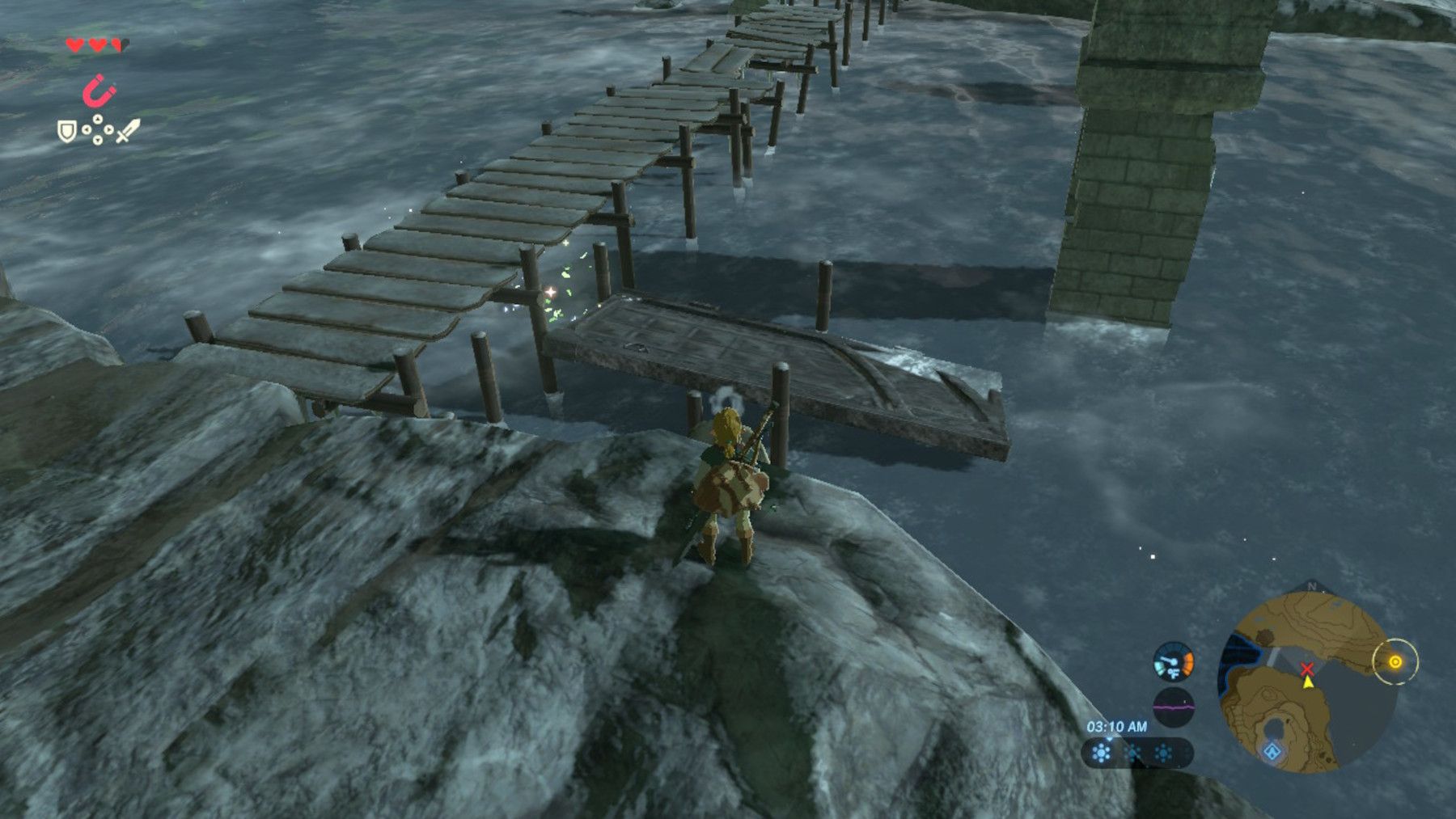The width and height of the screenshot is (1456, 819).
Task: Click the shield icon in the HUD
Action: click(x=66, y=132)
